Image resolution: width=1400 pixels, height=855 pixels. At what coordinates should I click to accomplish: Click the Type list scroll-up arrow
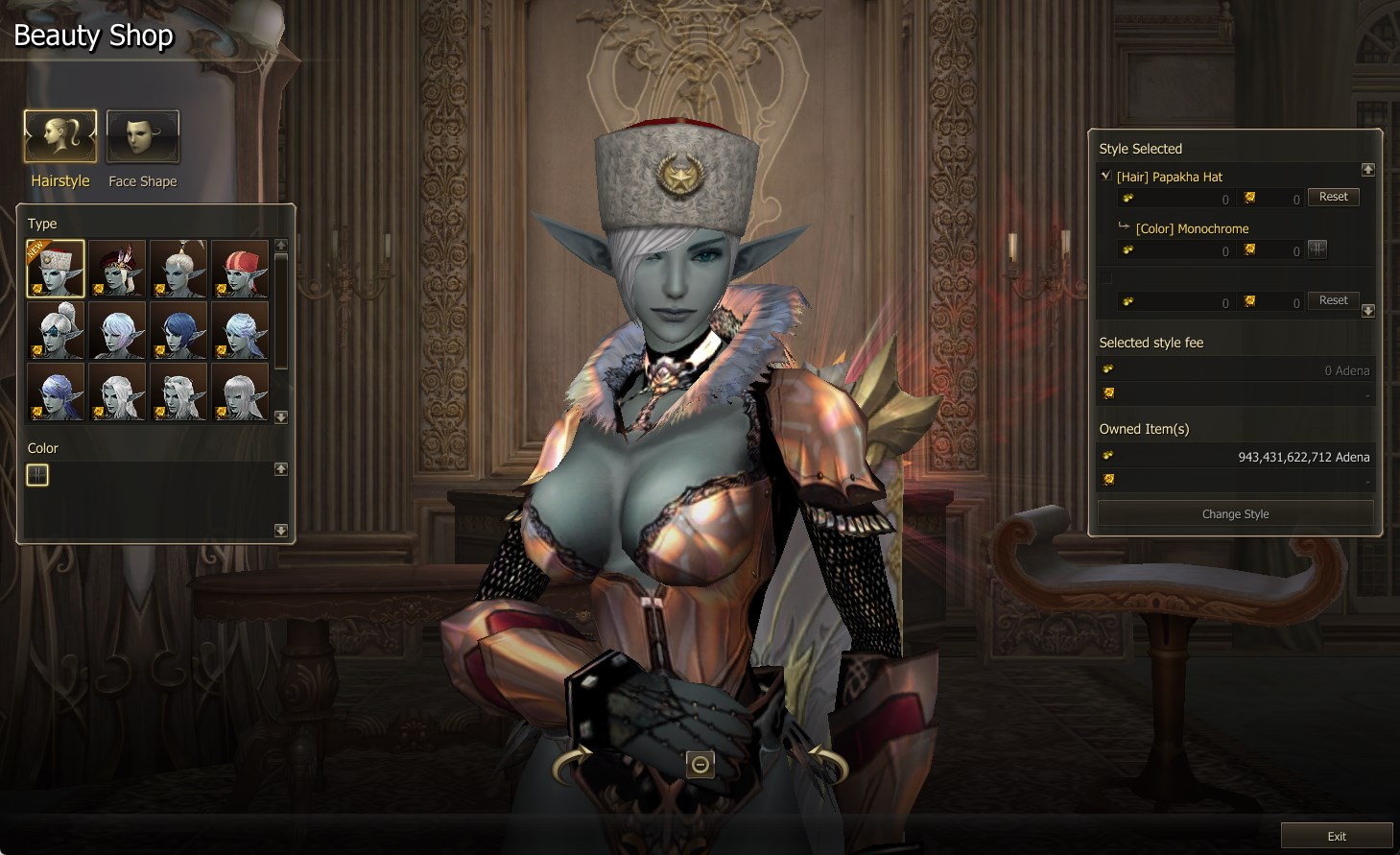click(x=281, y=245)
